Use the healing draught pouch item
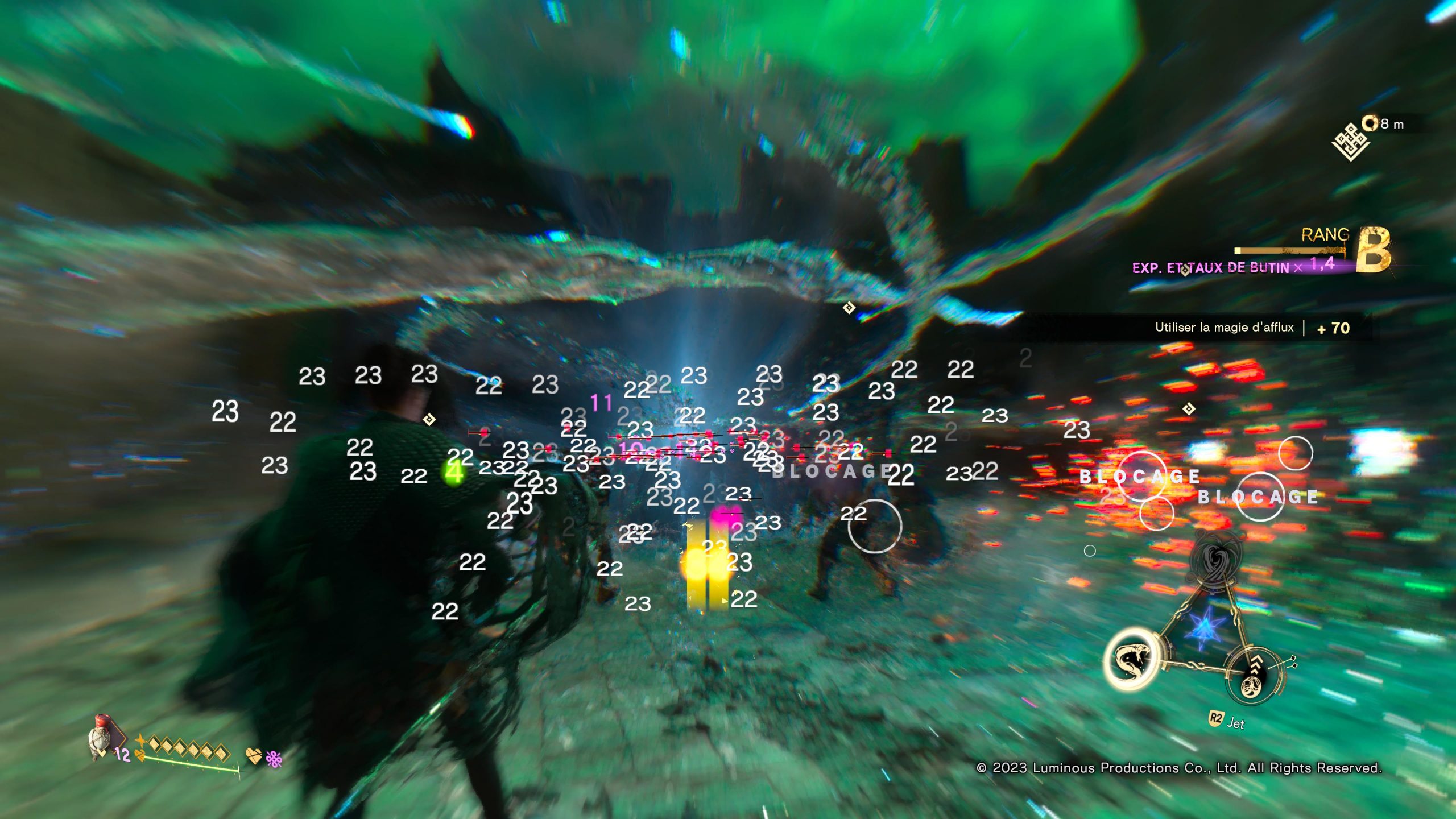Image resolution: width=1456 pixels, height=819 pixels. point(101,738)
